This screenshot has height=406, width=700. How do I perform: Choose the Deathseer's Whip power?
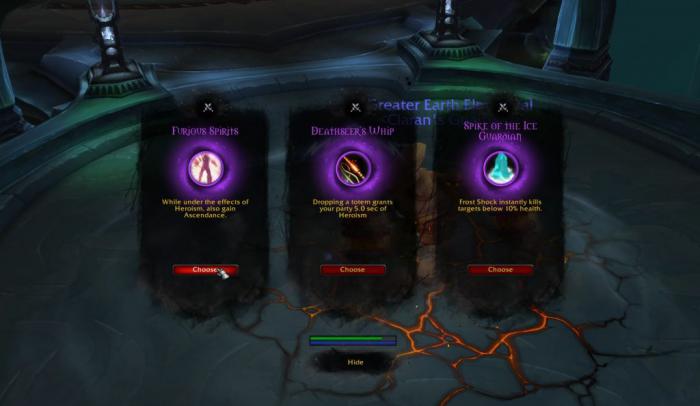pos(352,269)
